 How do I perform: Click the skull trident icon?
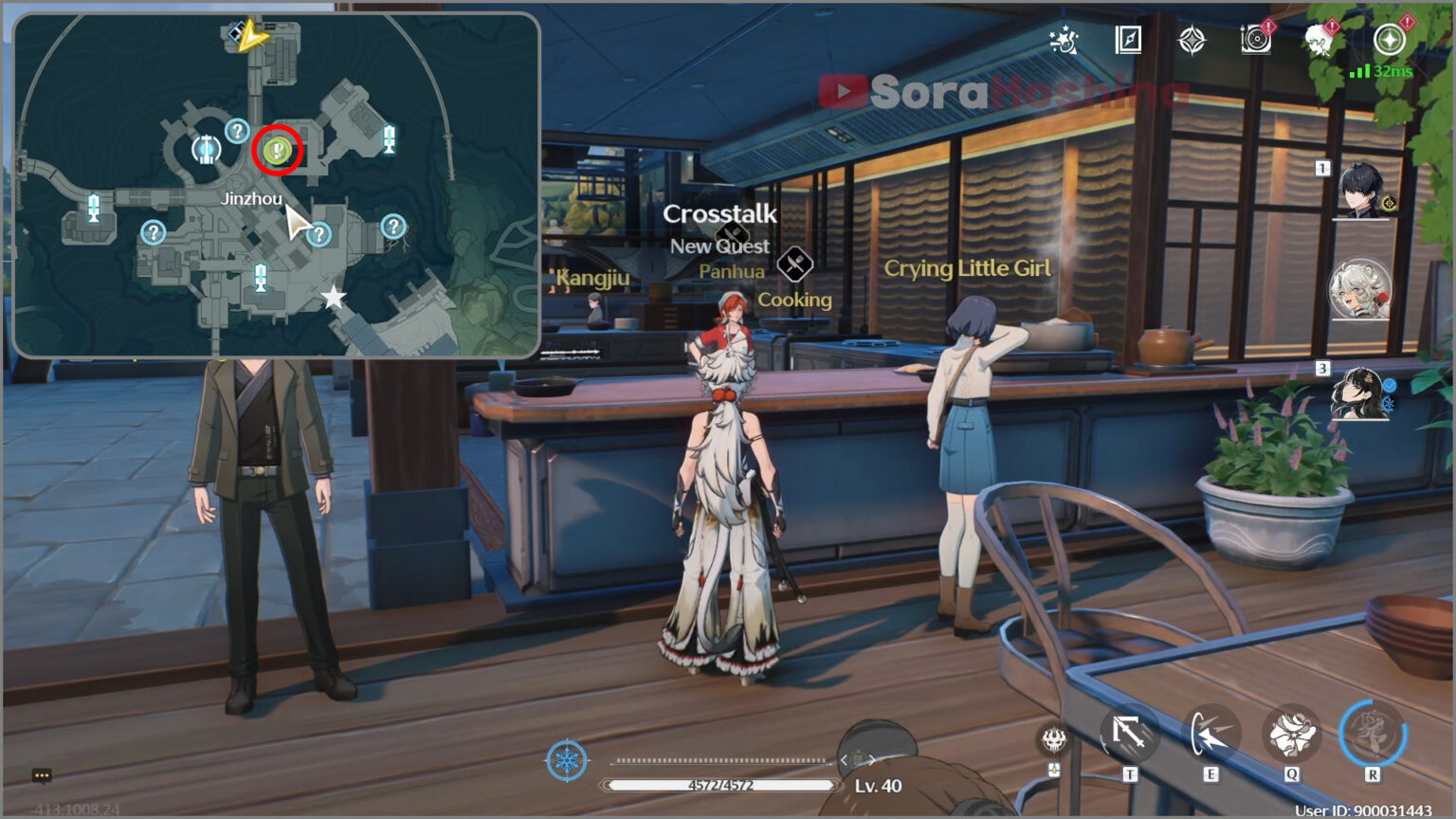point(1053,739)
